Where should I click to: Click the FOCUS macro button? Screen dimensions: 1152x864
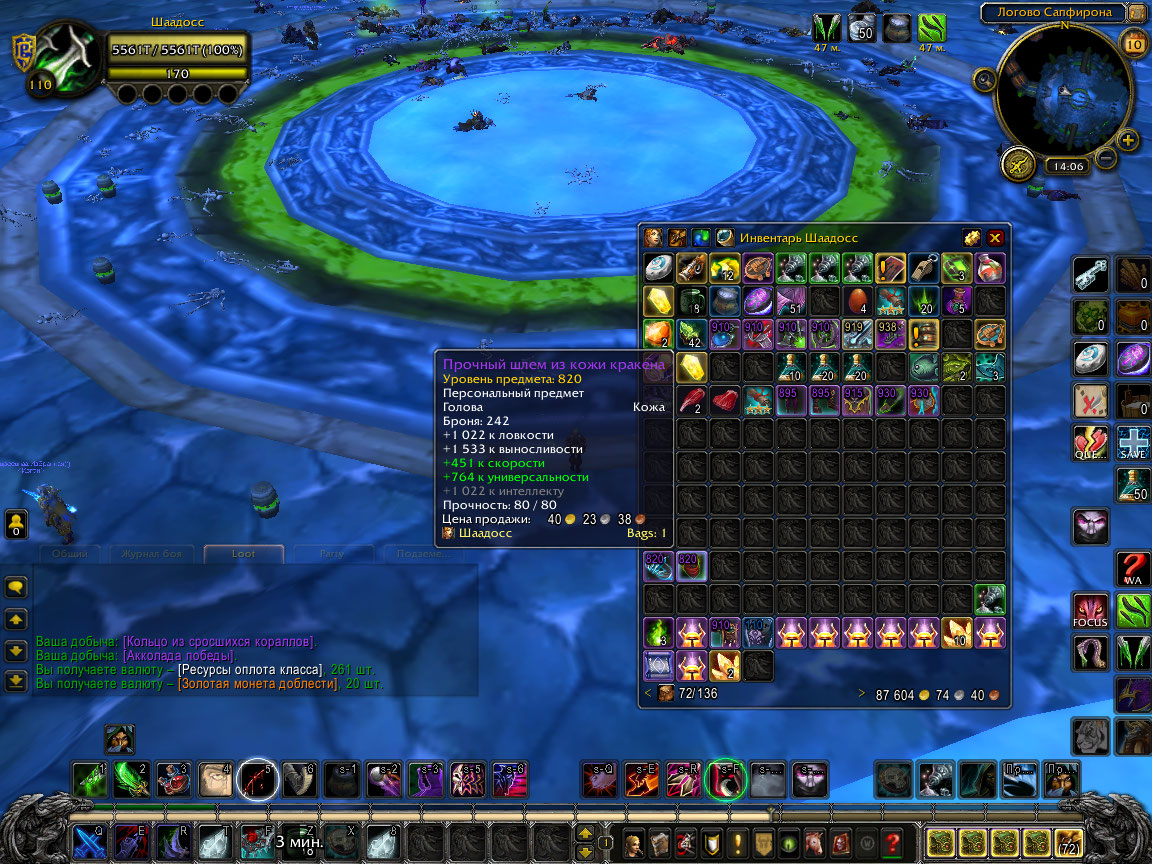click(1091, 610)
